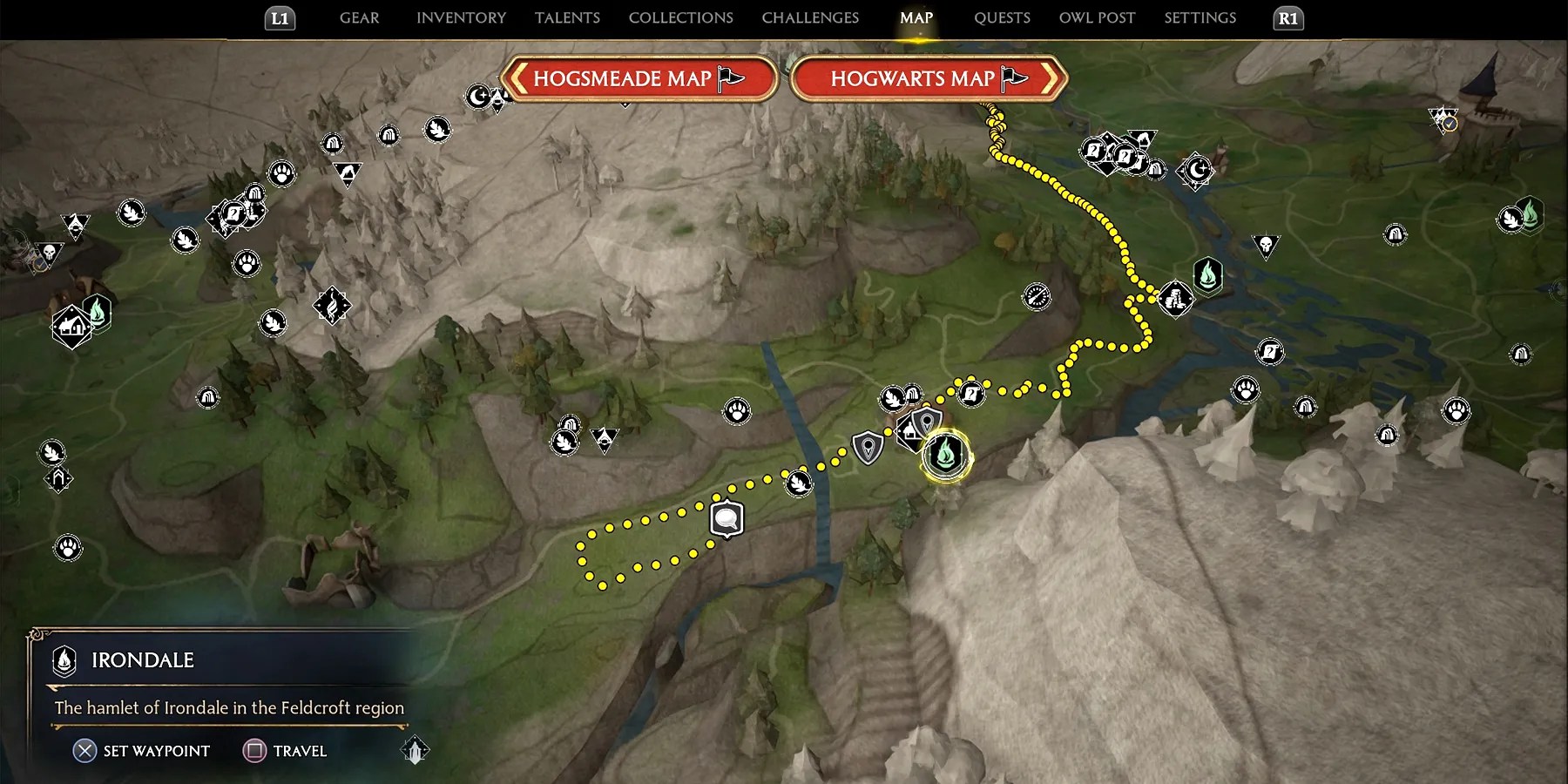Select the highlighted Irondale Floo Flame marker

(x=946, y=455)
